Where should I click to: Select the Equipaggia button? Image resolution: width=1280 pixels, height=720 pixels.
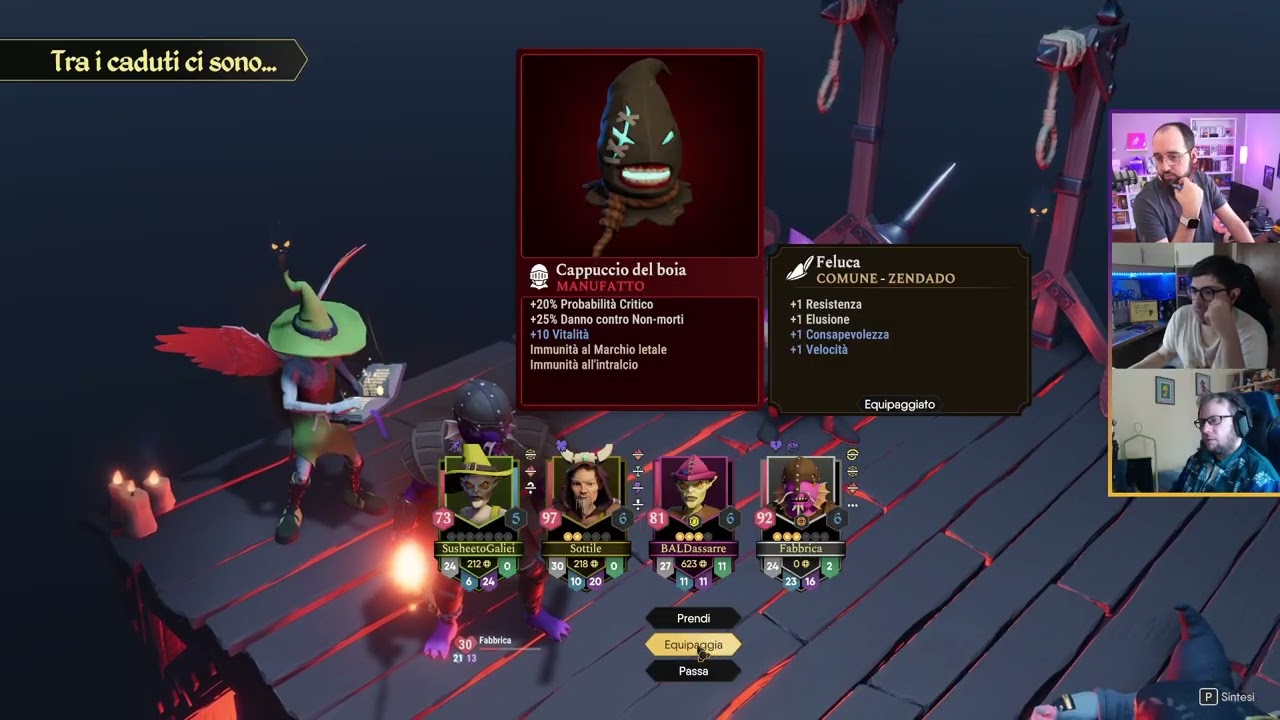[693, 645]
